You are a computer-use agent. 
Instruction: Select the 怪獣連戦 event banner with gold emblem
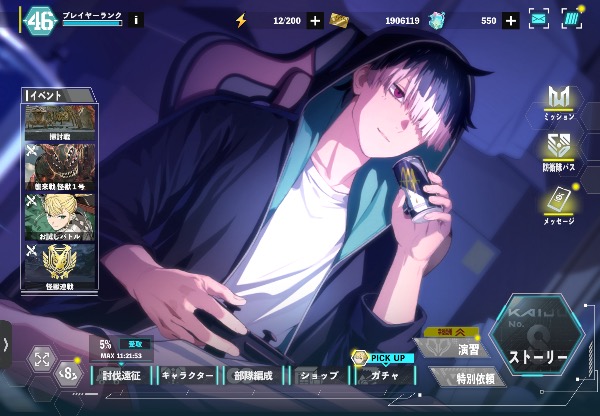point(58,264)
